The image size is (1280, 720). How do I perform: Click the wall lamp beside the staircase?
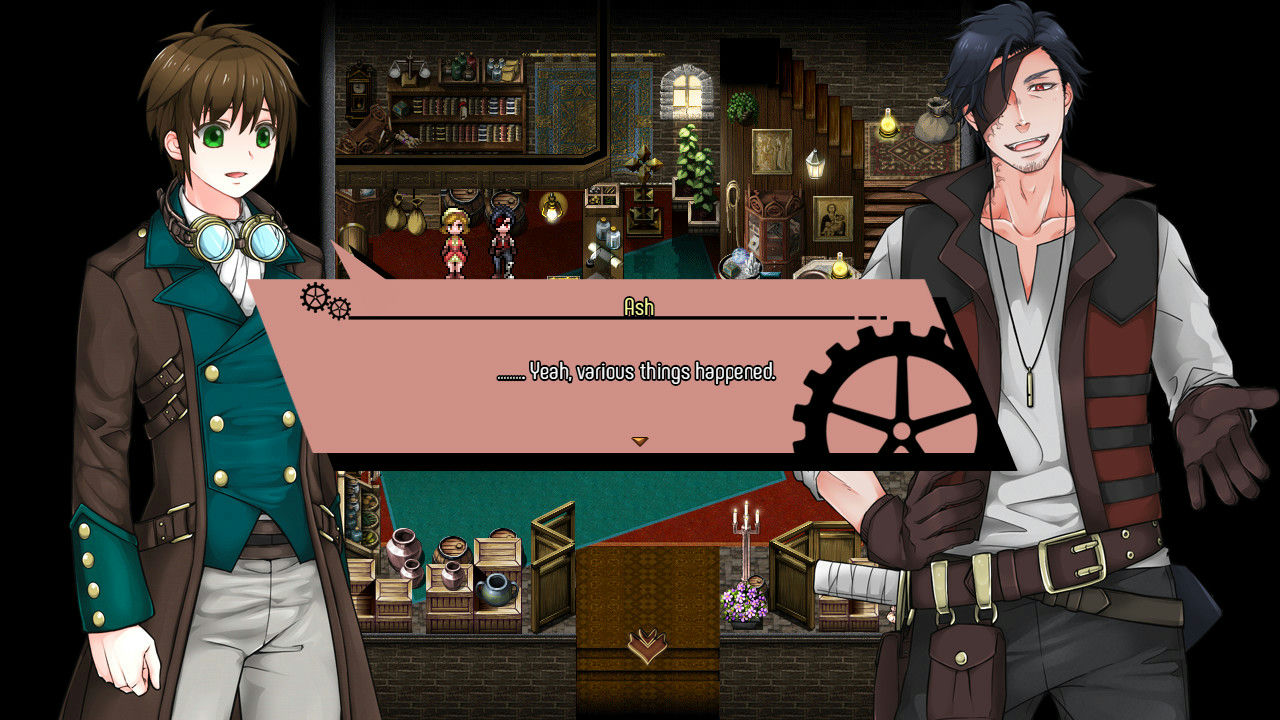815,168
